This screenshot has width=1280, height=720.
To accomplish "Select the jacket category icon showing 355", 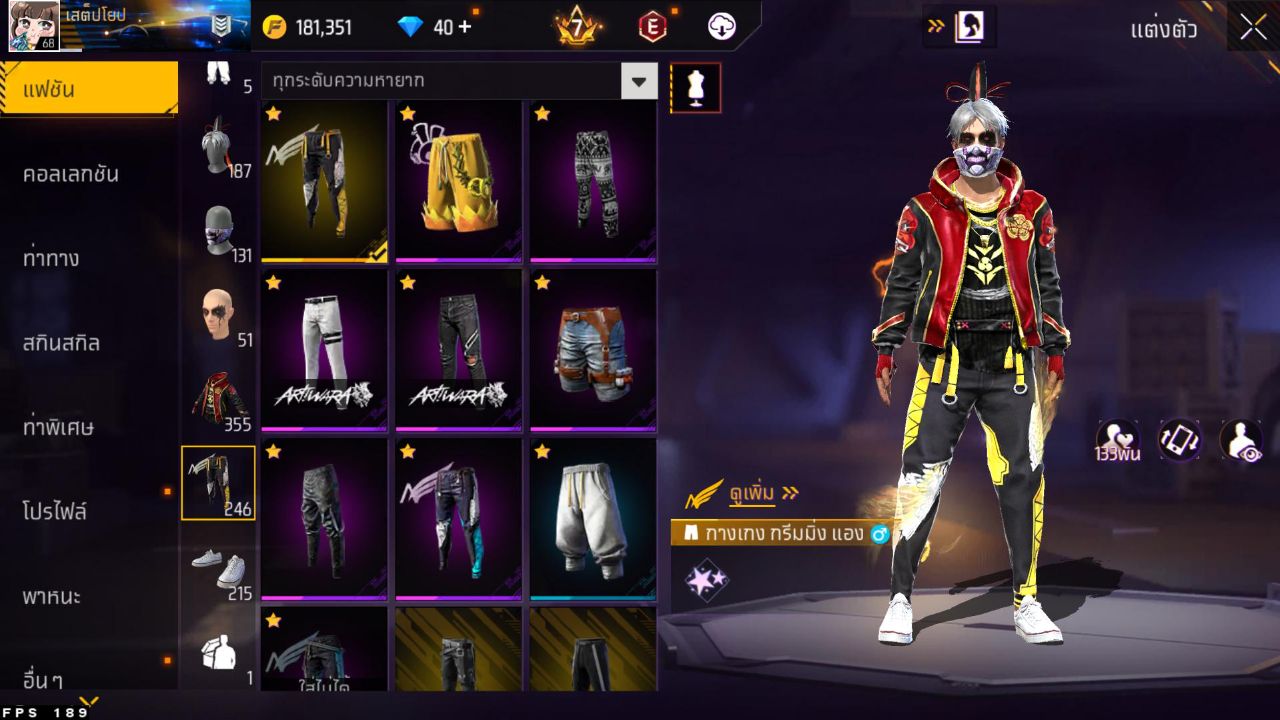I will click(218, 395).
